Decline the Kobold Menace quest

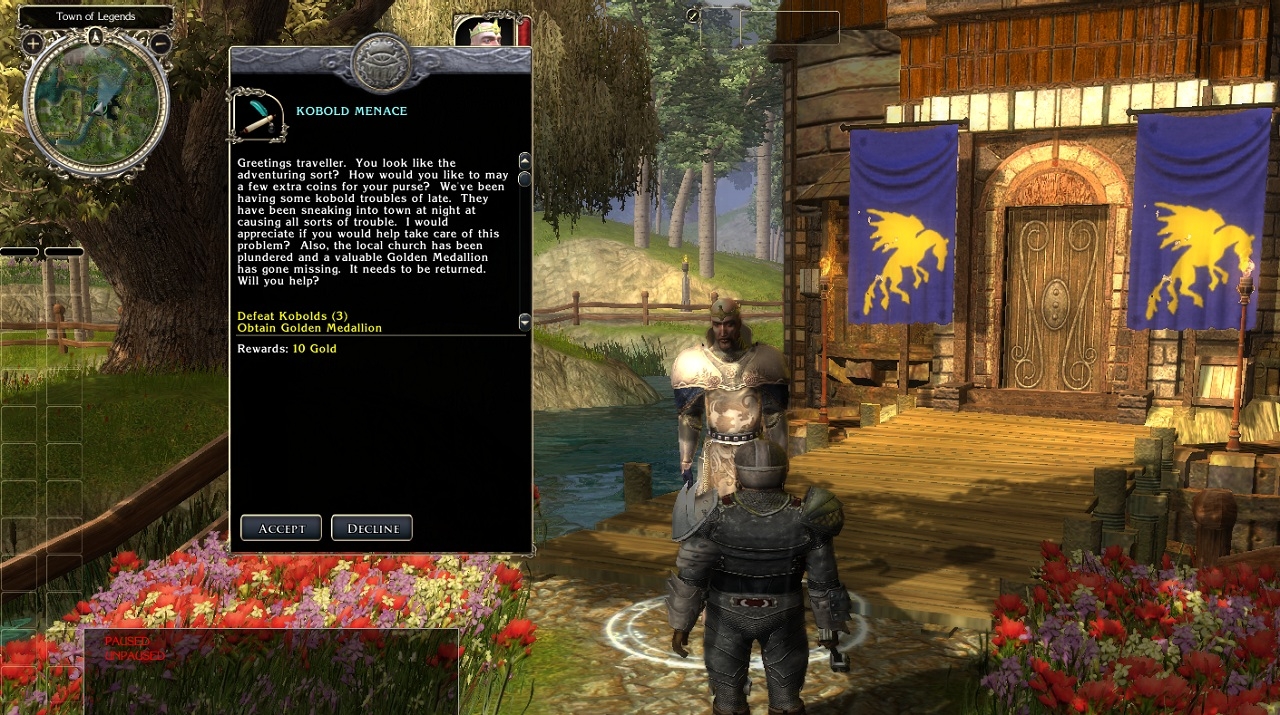click(x=372, y=528)
